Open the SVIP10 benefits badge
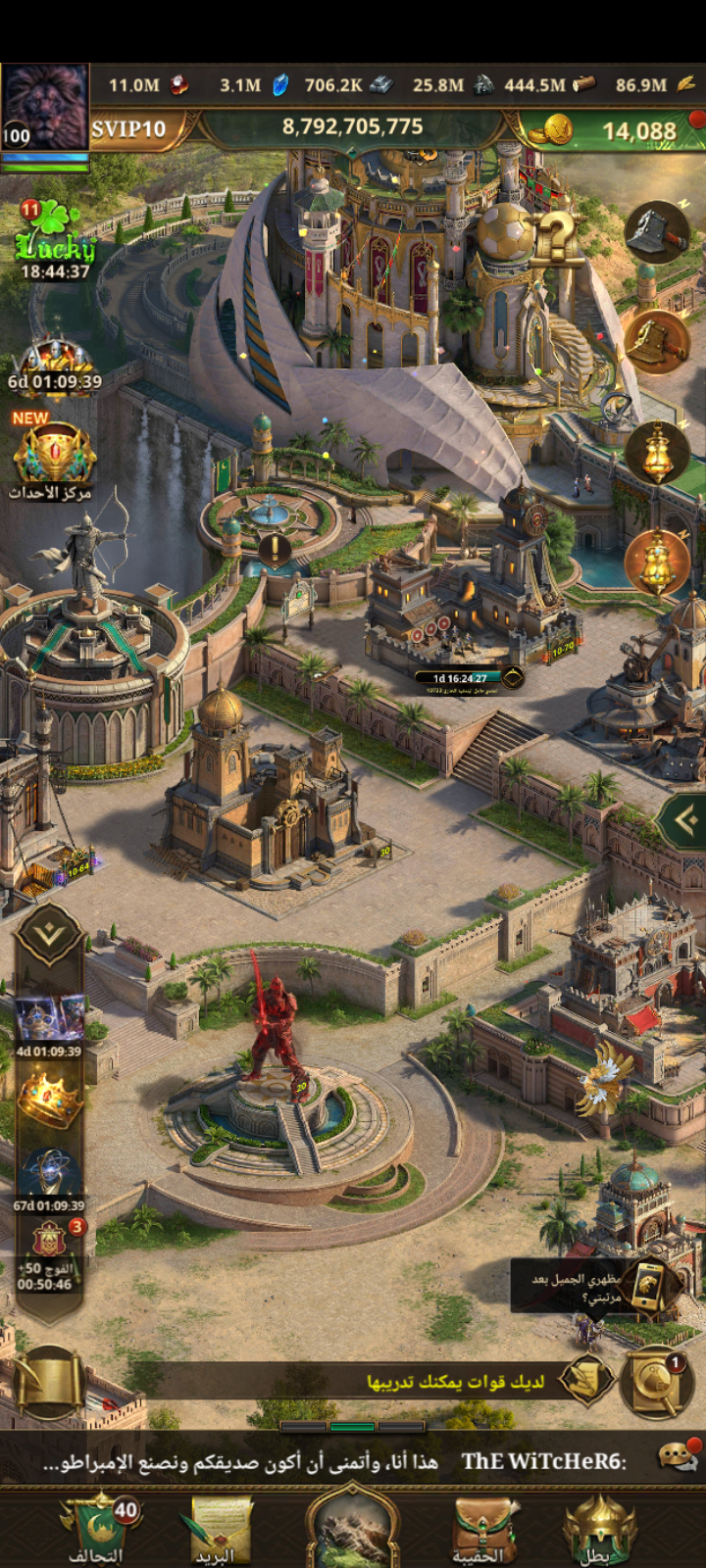Viewport: 706px width, 1568px height. [129, 129]
